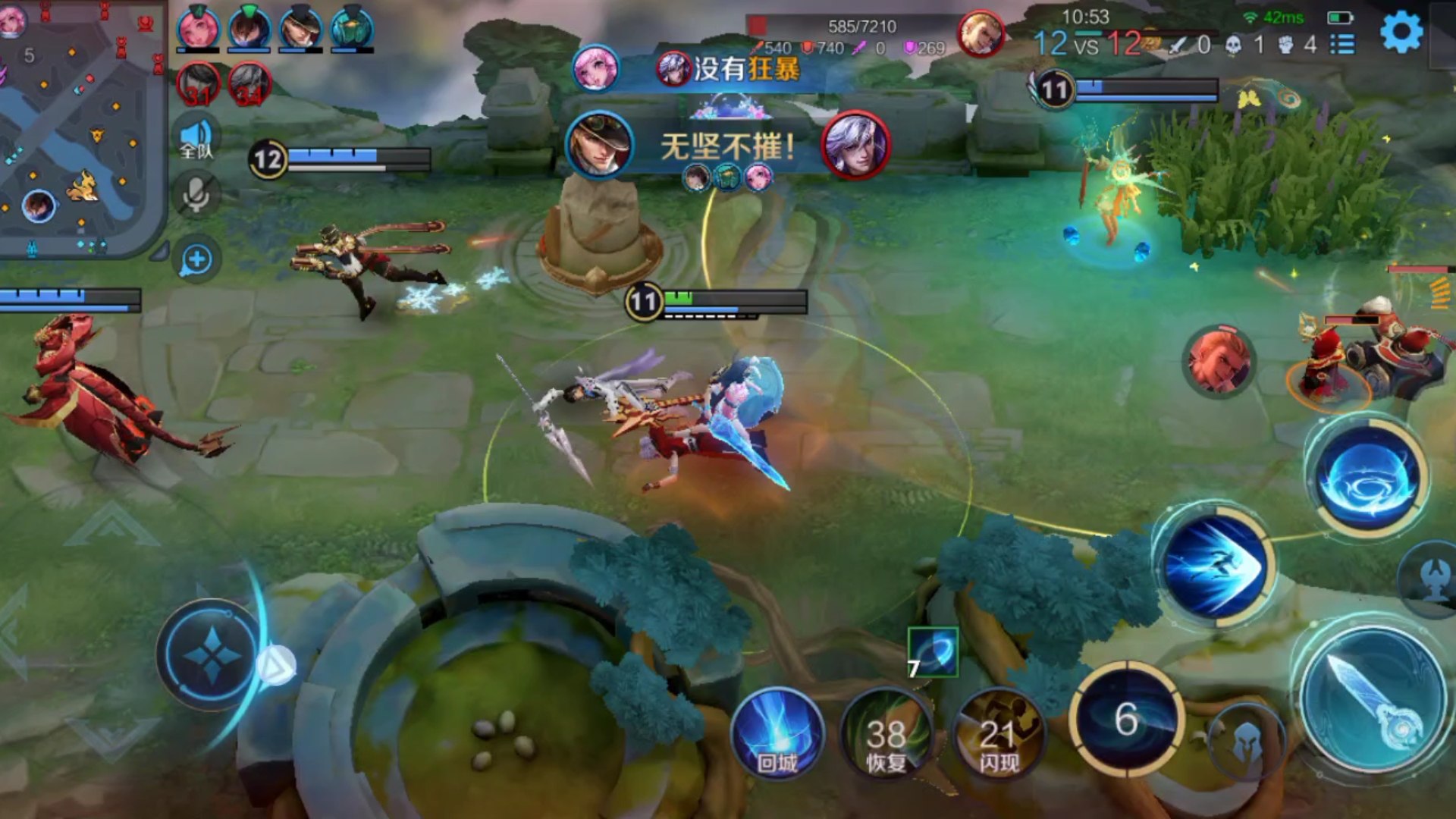Toggle the 全队 team voice speaker
The width and height of the screenshot is (1456, 819).
click(196, 139)
